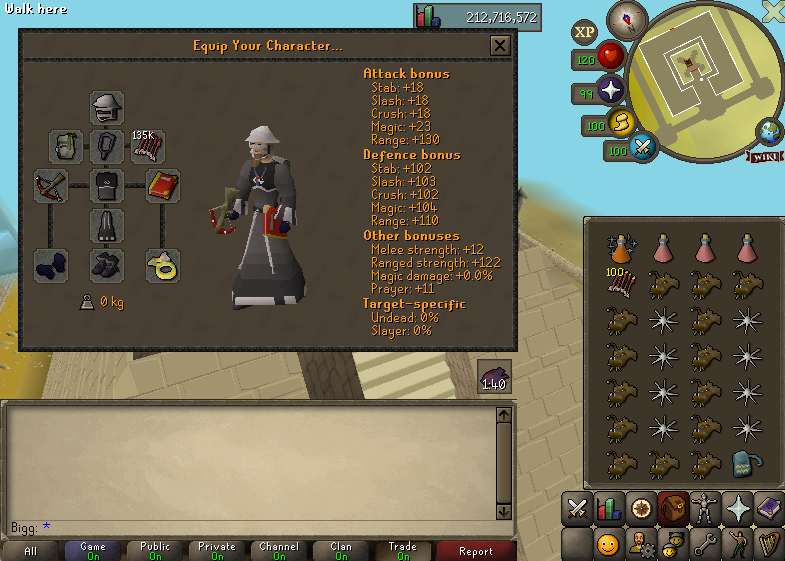Close the Equip Your Character window
This screenshot has height=561, width=785.
499,45
